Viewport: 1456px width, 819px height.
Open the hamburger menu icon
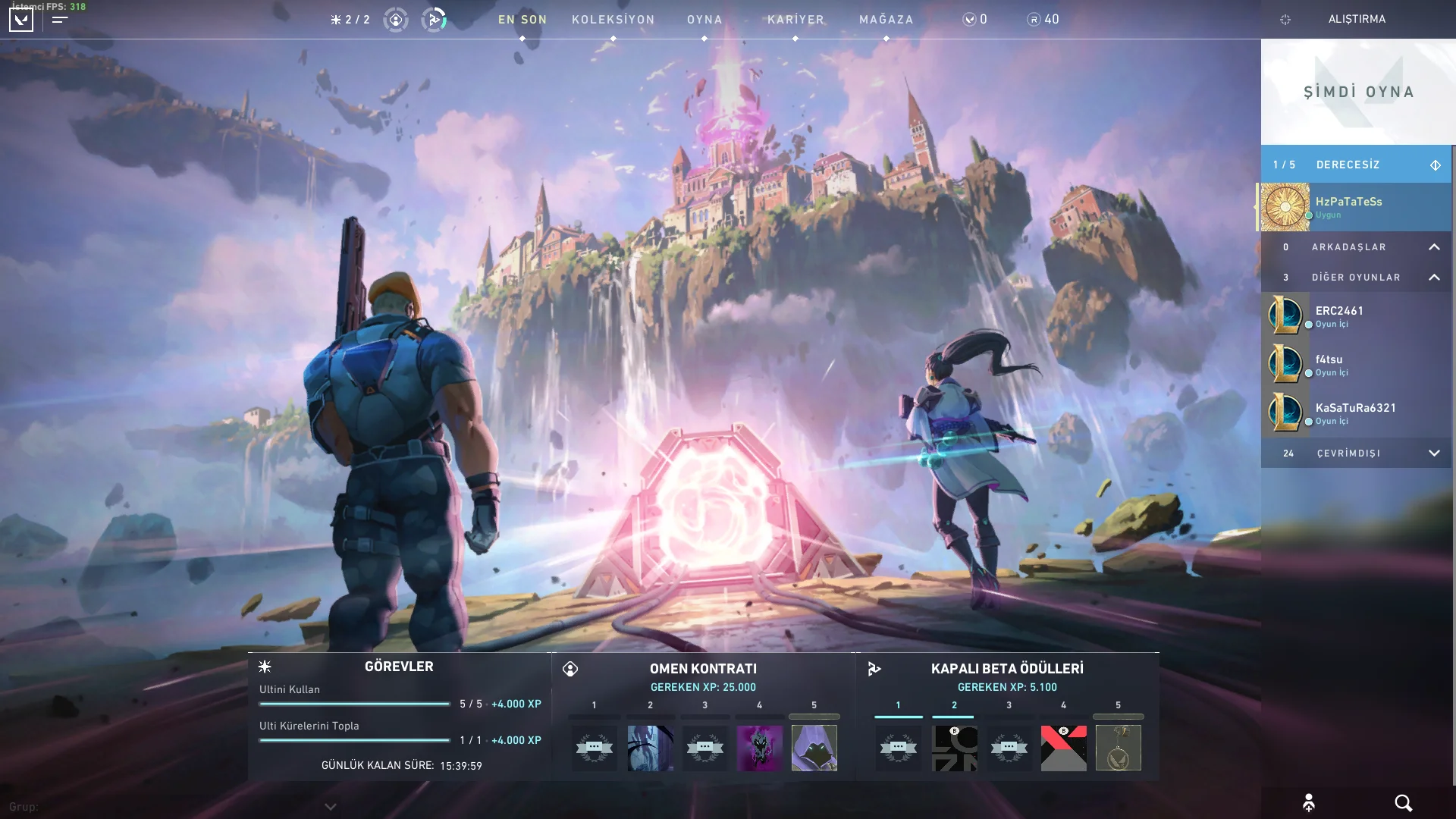(x=61, y=20)
